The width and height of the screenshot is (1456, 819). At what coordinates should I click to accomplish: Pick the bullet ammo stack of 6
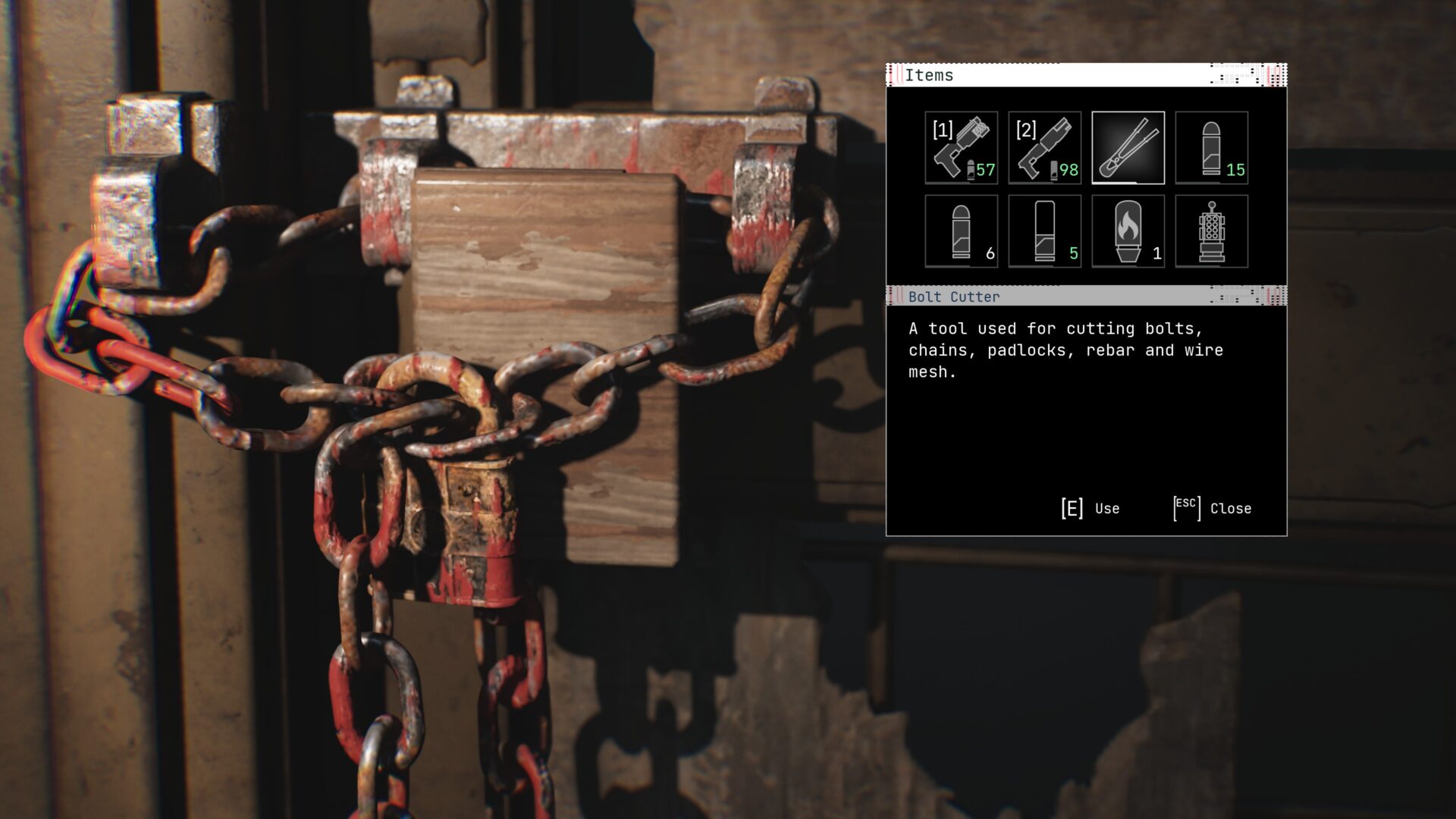click(x=961, y=231)
